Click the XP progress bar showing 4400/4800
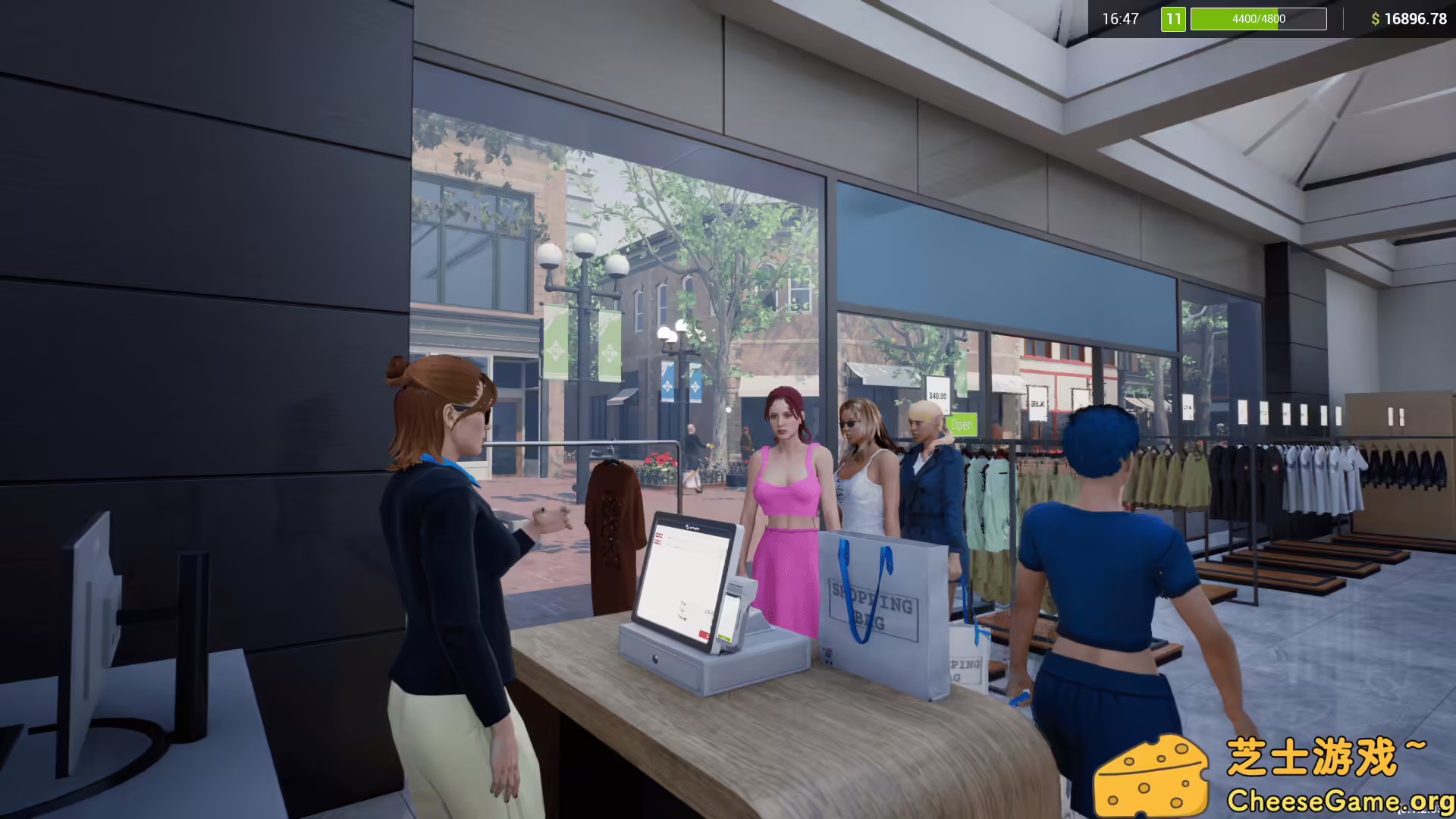Viewport: 1456px width, 819px height. pyautogui.click(x=1257, y=19)
